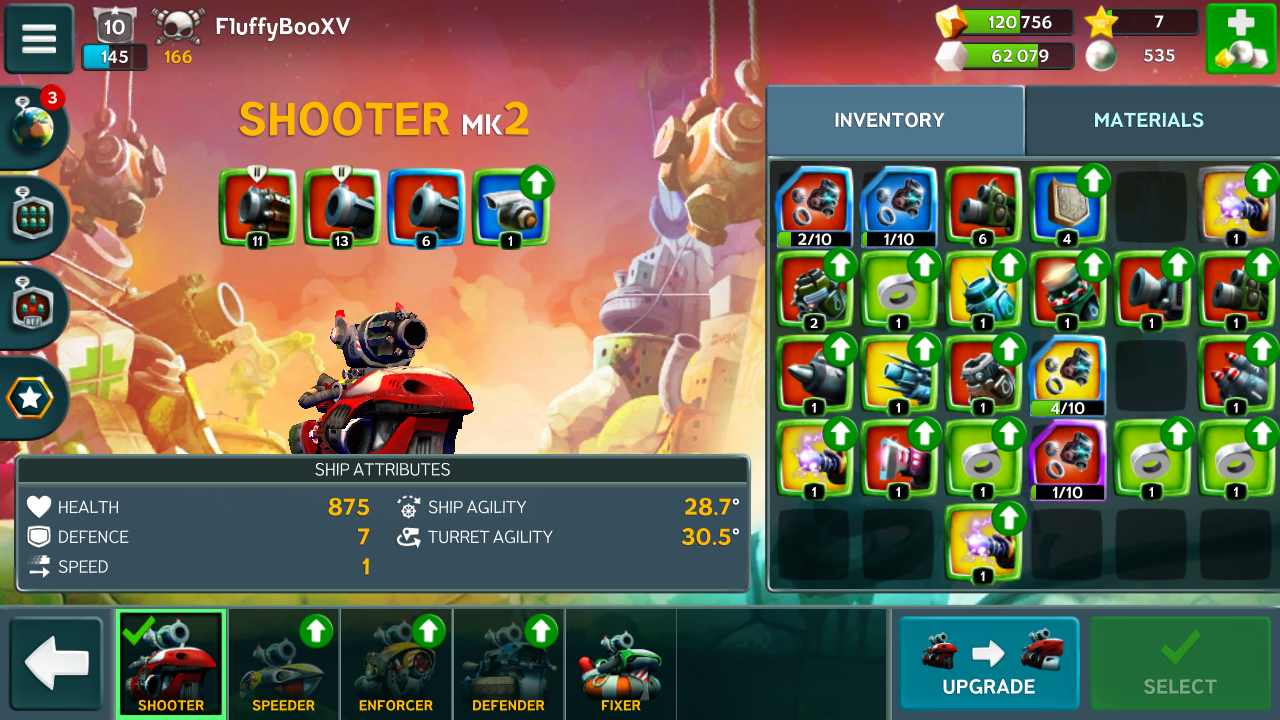Choose the Speeder ship
The height and width of the screenshot is (720, 1280).
pos(283,664)
